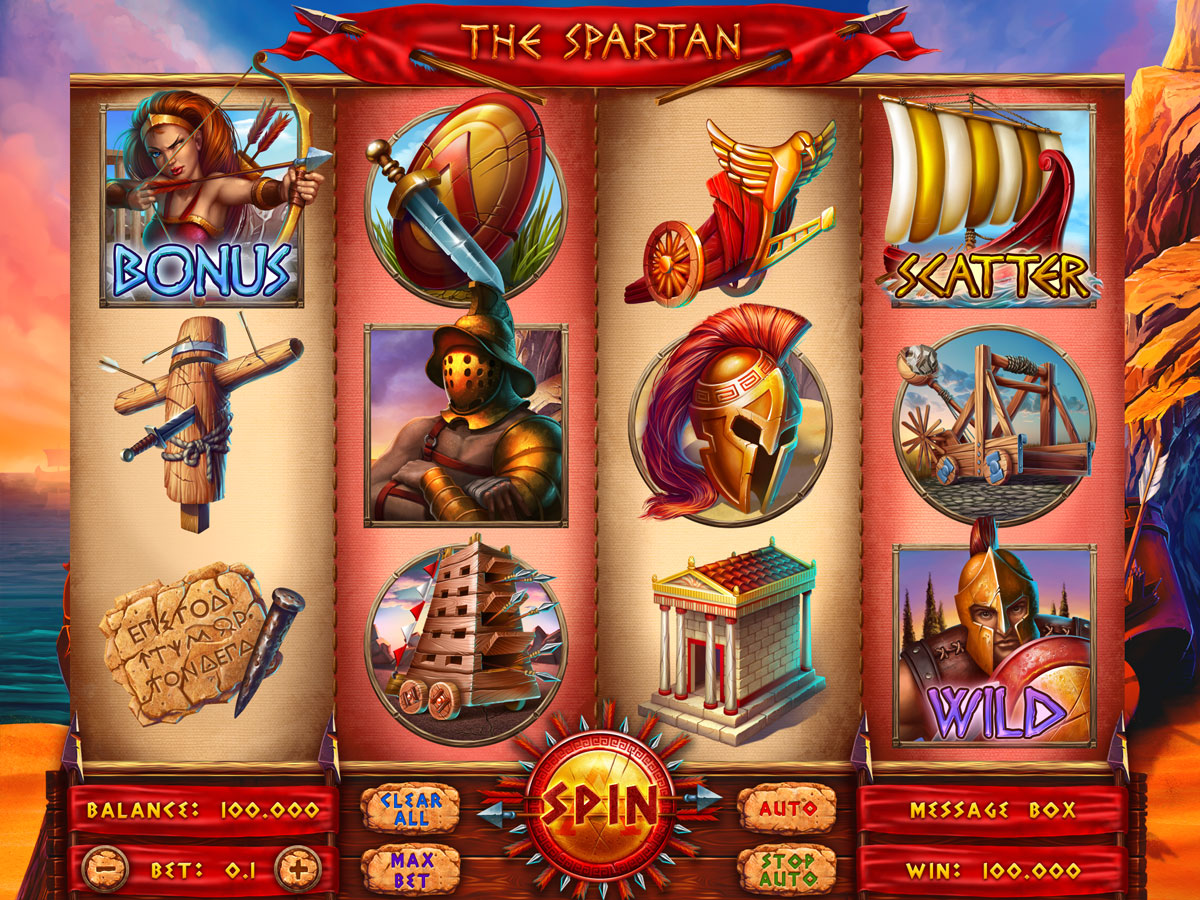Click the Clear All button
The width and height of the screenshot is (1200, 900).
tap(410, 808)
